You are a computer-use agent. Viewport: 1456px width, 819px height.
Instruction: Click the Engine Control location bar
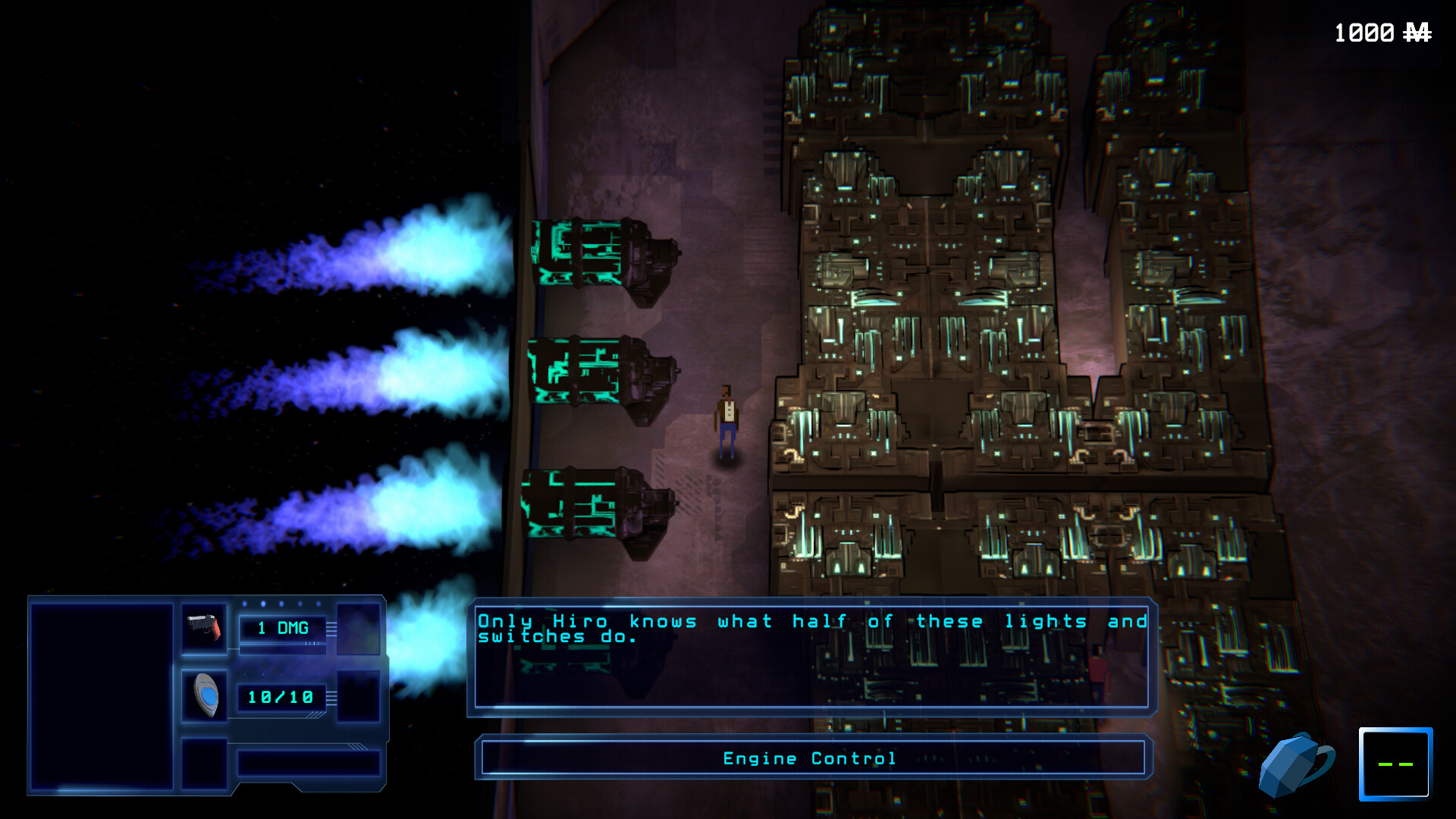pos(812,758)
